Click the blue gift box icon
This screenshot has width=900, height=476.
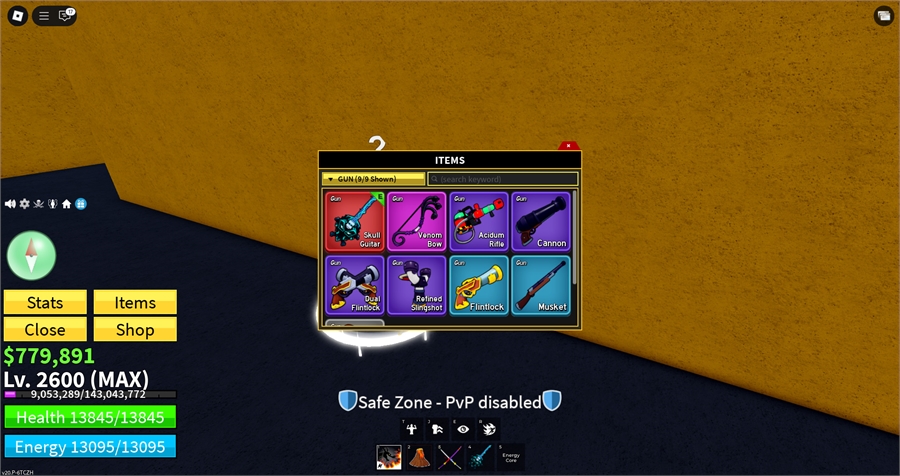tap(81, 204)
